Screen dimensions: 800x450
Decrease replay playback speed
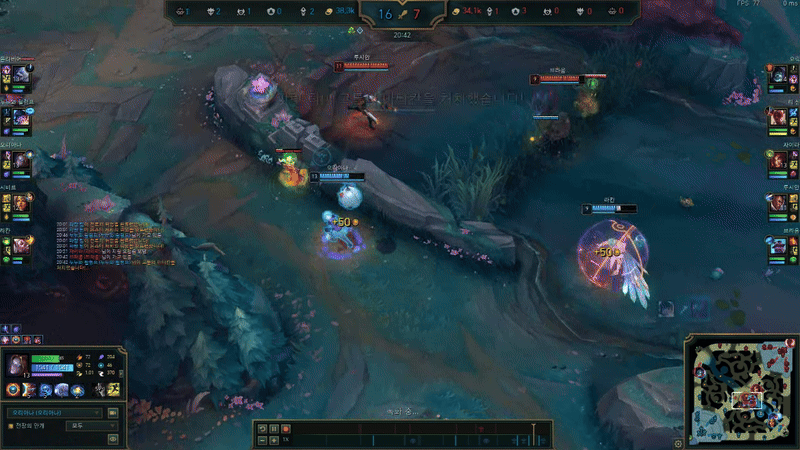[x=262, y=440]
